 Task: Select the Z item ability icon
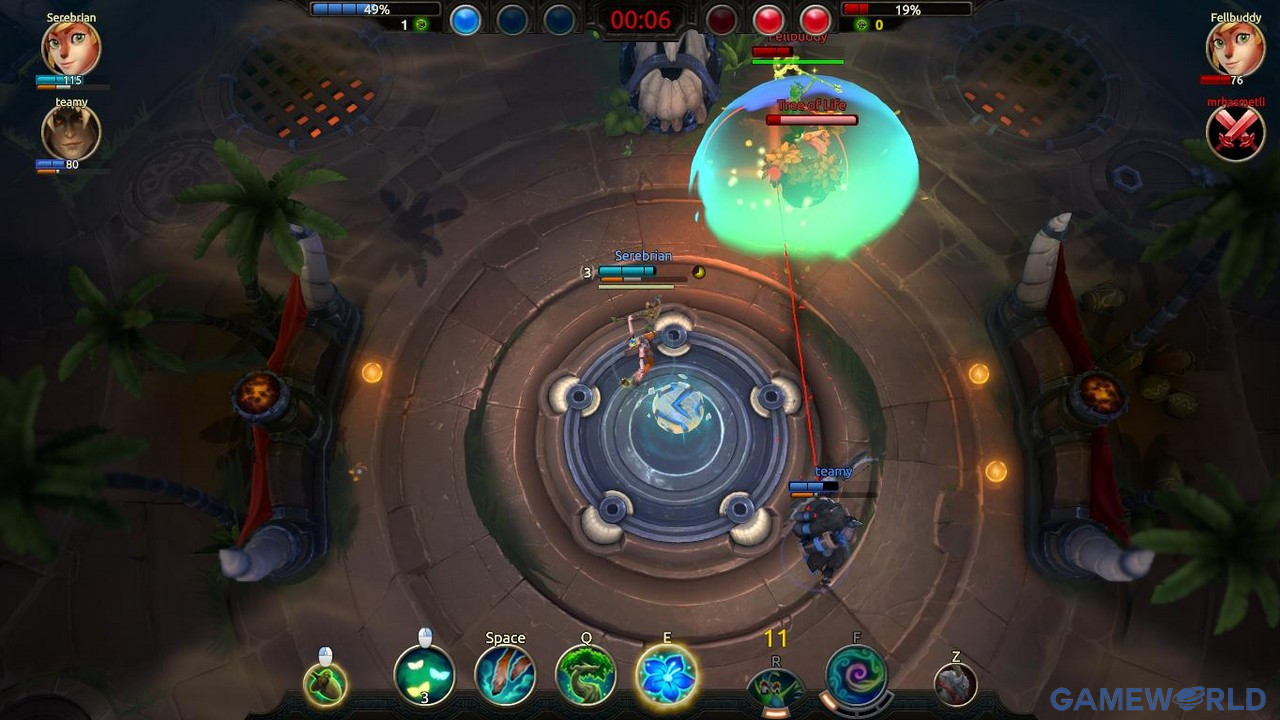(x=952, y=685)
